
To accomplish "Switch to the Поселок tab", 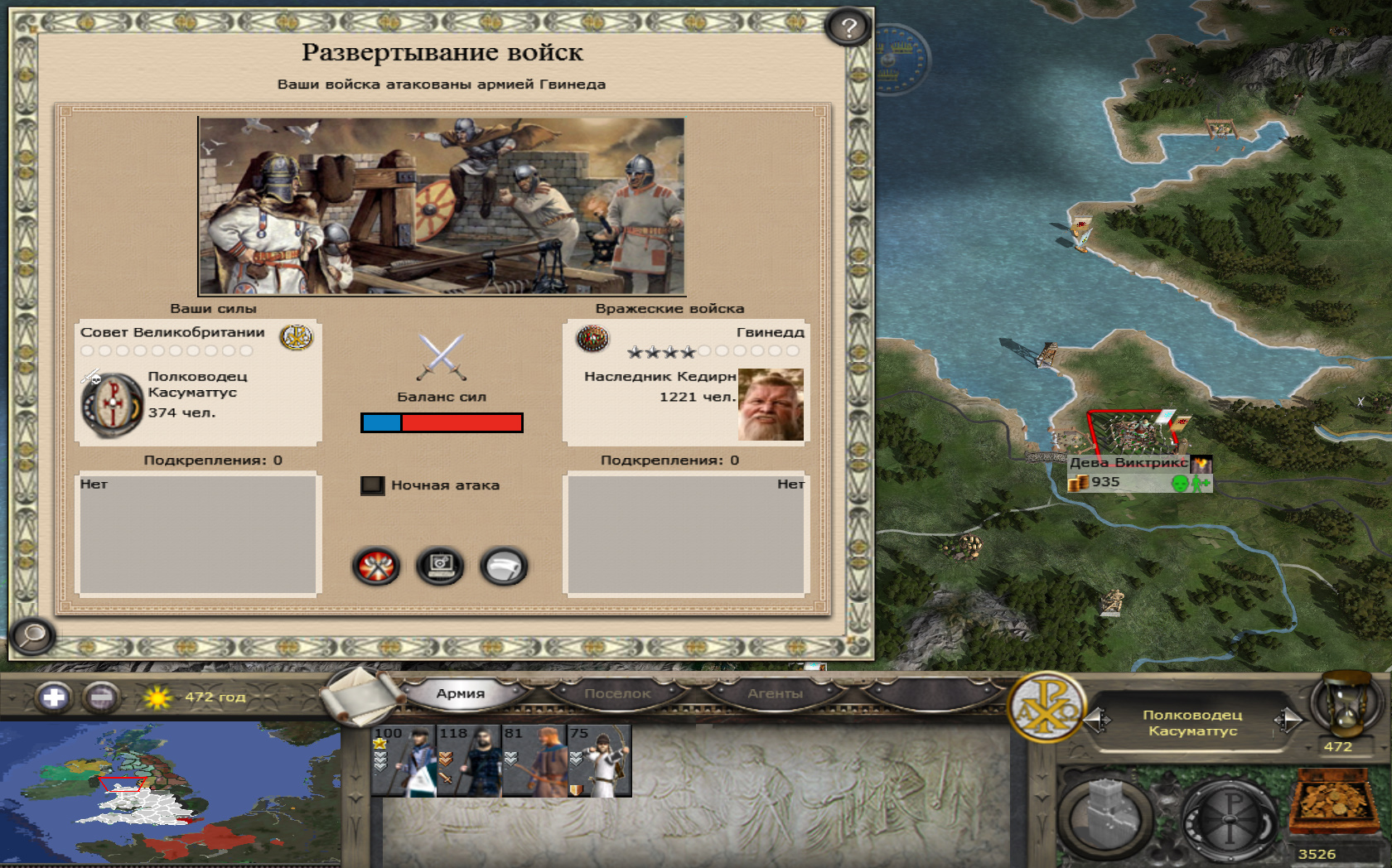I will coord(617,694).
